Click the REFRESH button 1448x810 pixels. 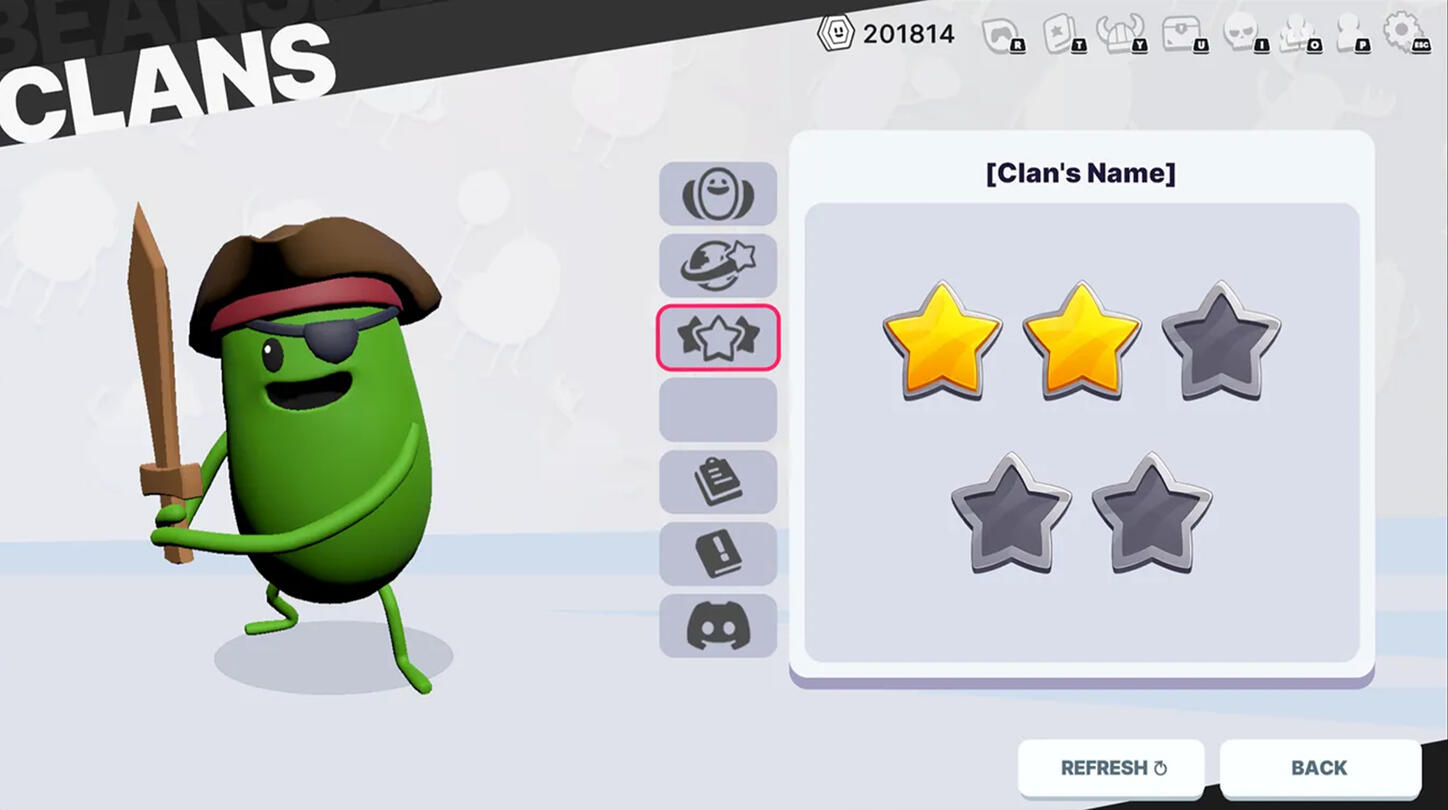click(x=1111, y=768)
